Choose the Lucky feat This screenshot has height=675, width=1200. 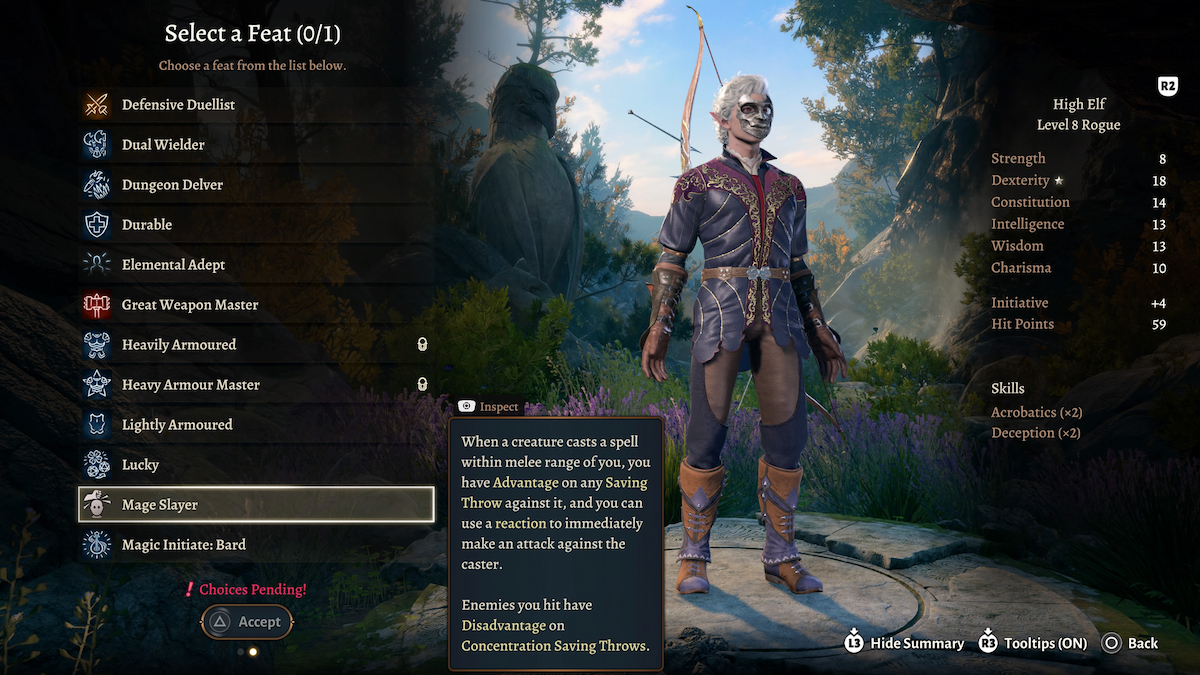(x=140, y=465)
